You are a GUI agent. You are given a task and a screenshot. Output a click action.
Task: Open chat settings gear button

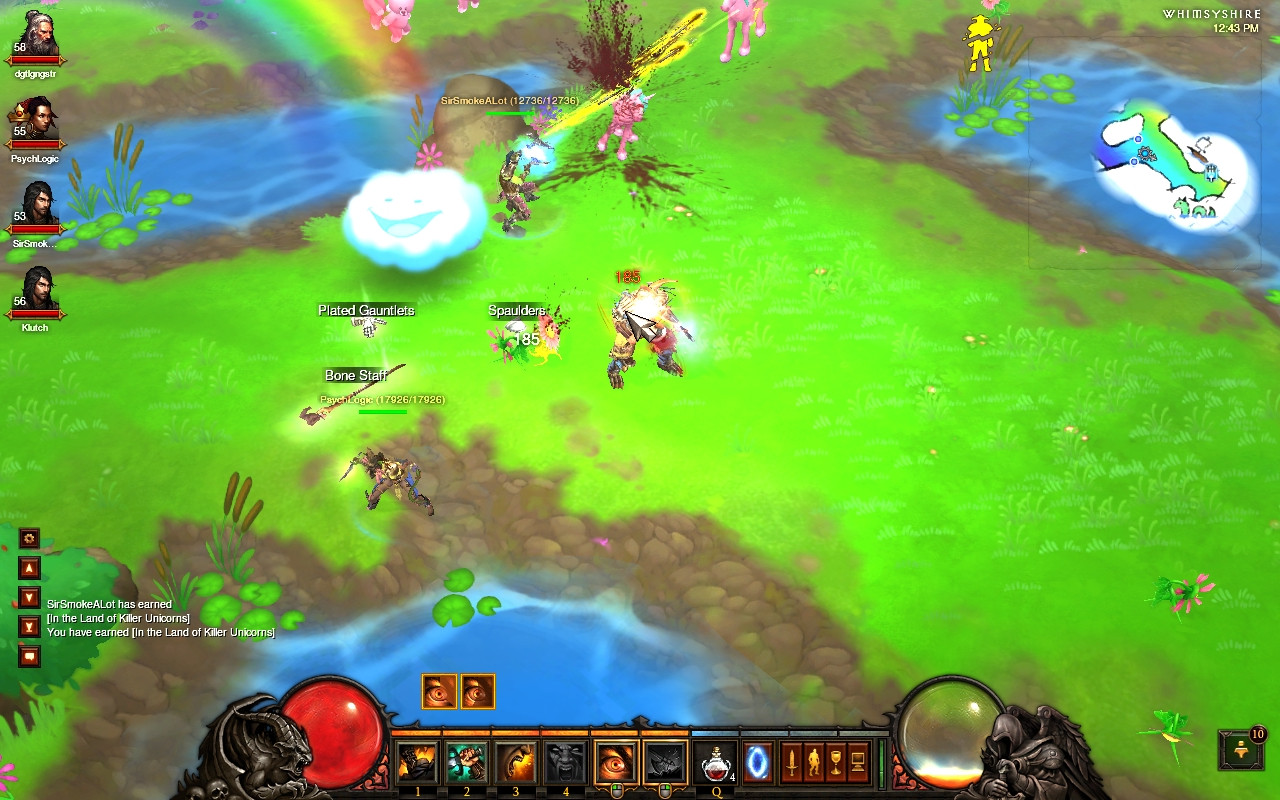point(30,538)
